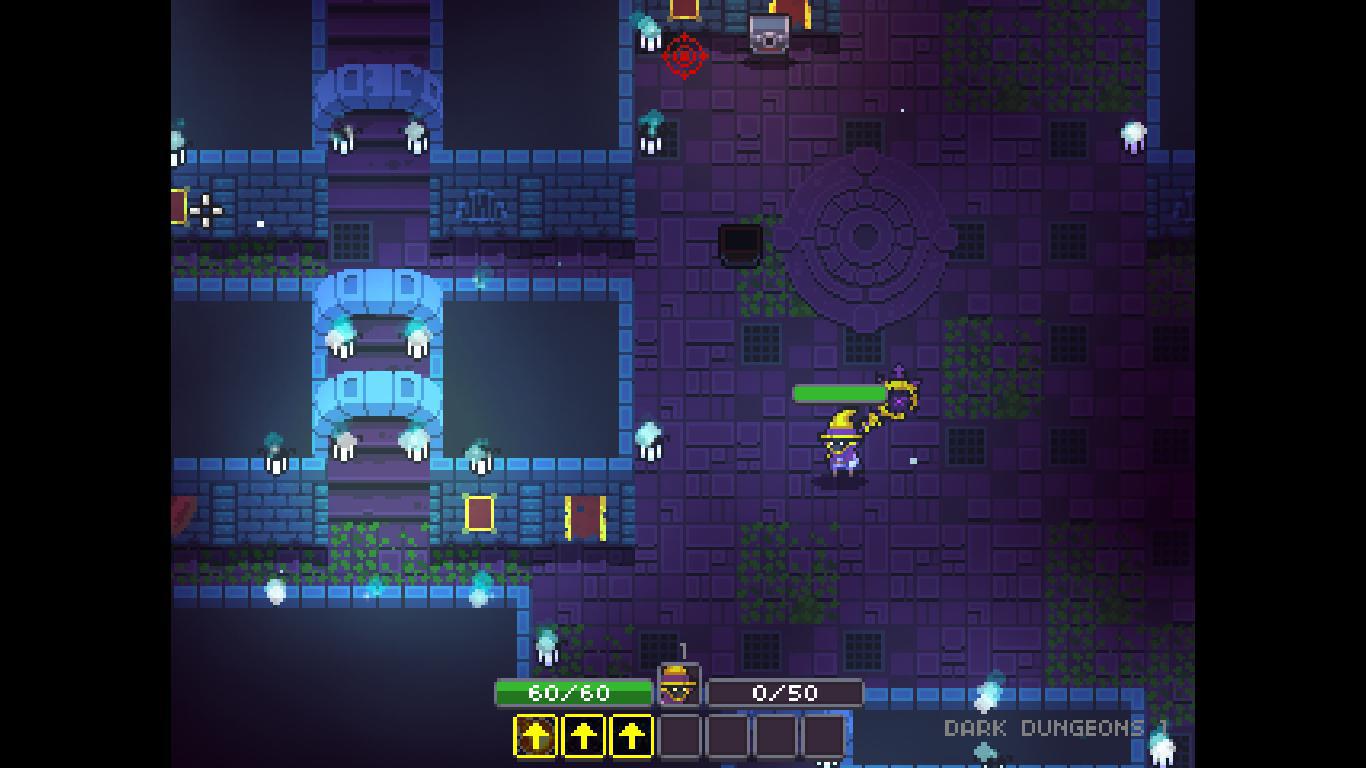
Task: Click the last empty inventory slot
Action: pyautogui.click(x=826, y=736)
